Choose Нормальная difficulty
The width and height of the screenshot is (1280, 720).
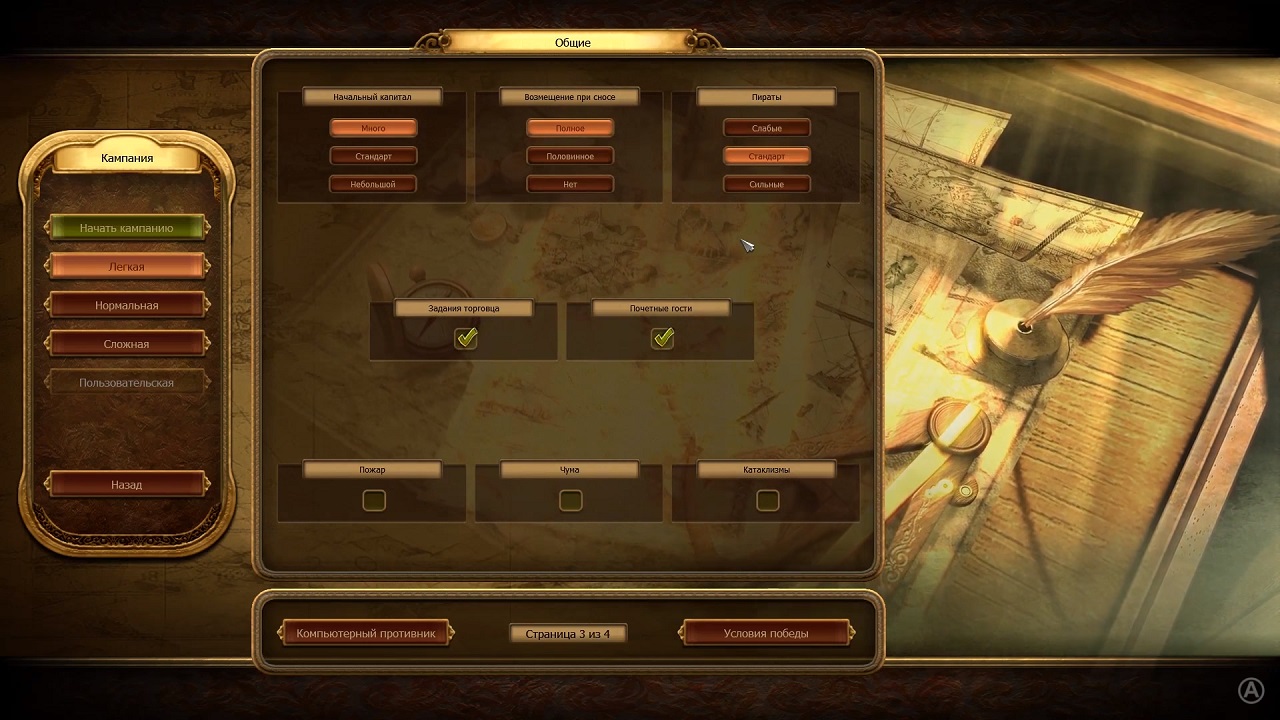coord(126,305)
